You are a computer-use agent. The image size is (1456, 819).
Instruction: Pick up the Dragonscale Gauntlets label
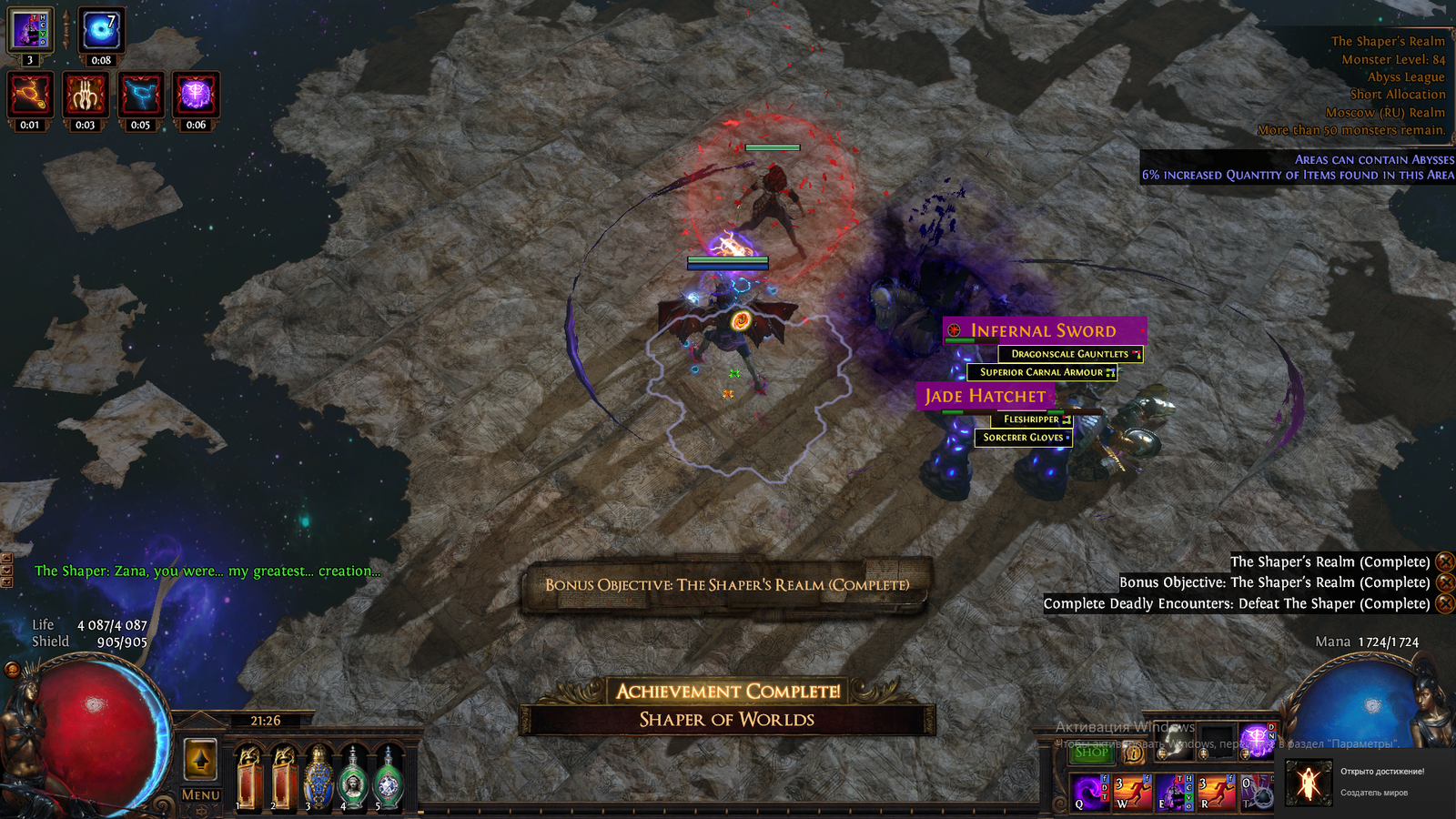(1069, 354)
